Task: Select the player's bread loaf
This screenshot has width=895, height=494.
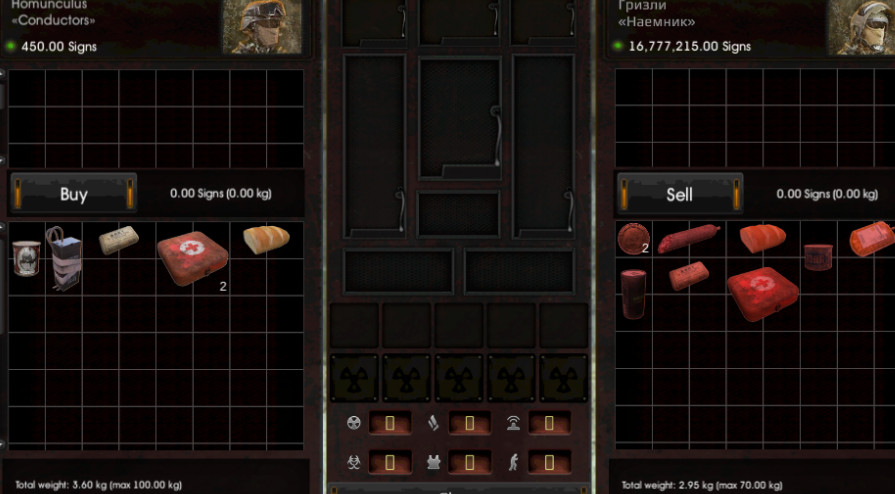Action: (x=762, y=238)
